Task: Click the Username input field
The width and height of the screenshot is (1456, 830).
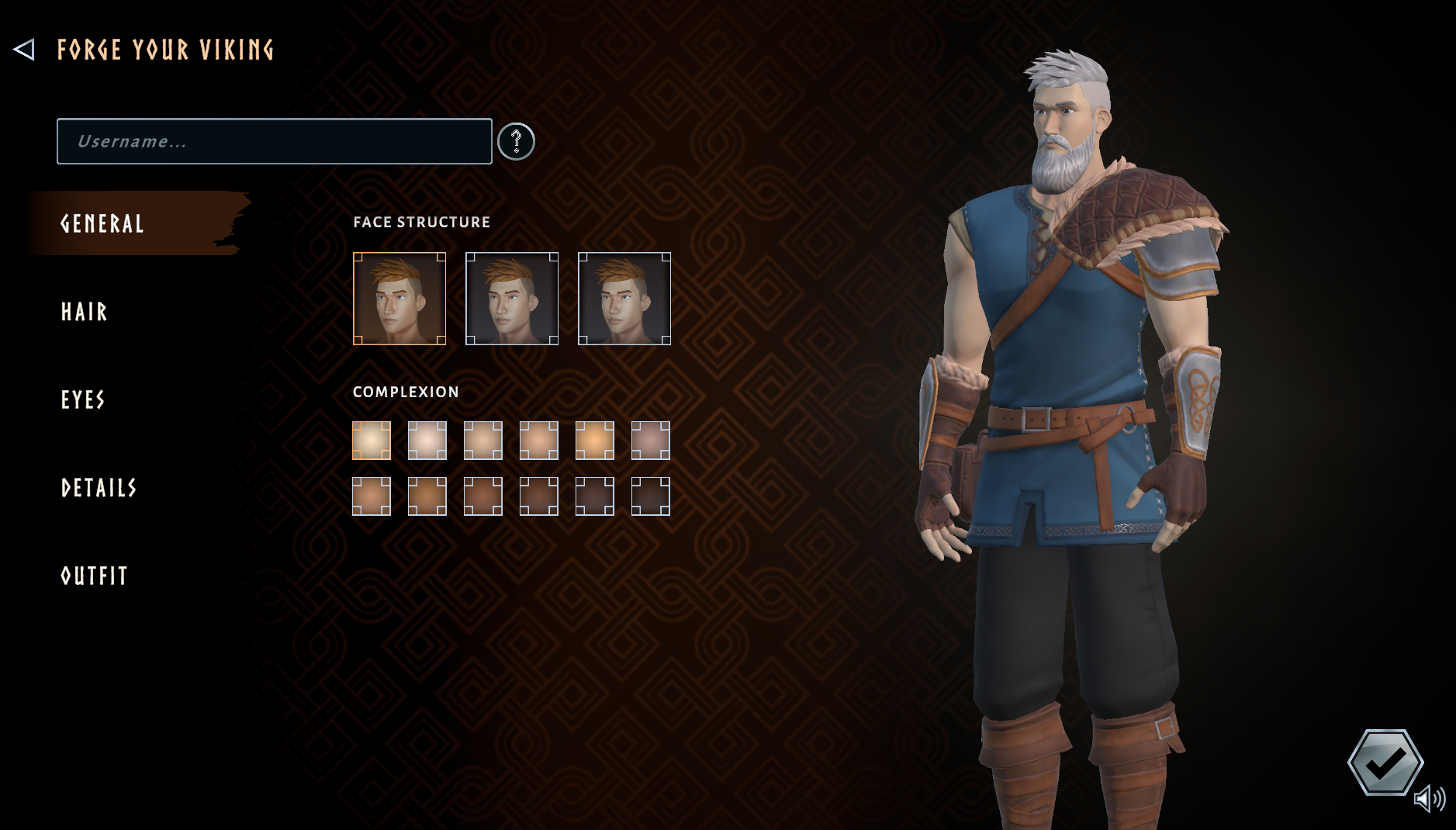Action: pyautogui.click(x=273, y=141)
